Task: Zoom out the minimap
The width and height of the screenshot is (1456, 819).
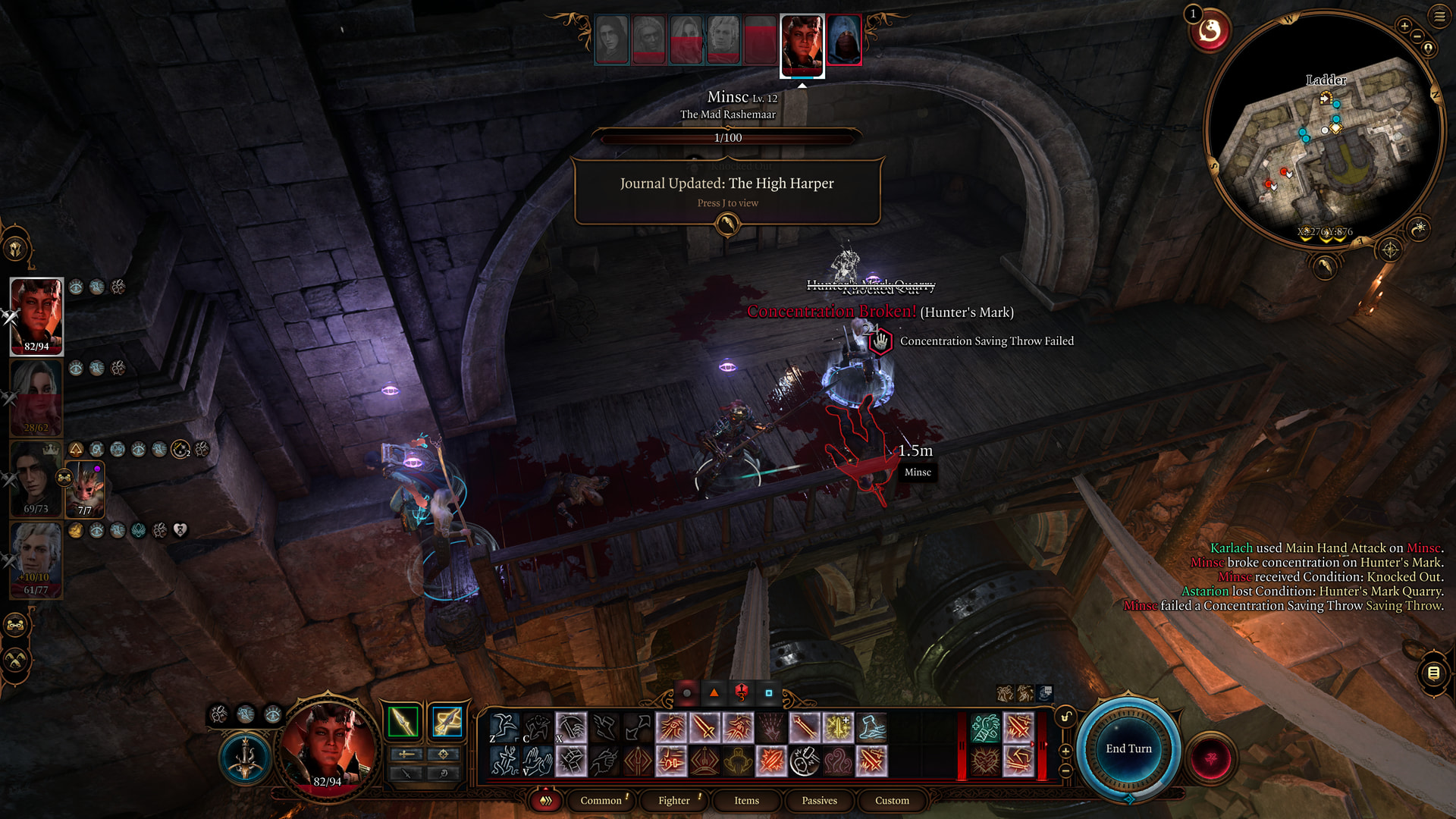Action: [1417, 36]
